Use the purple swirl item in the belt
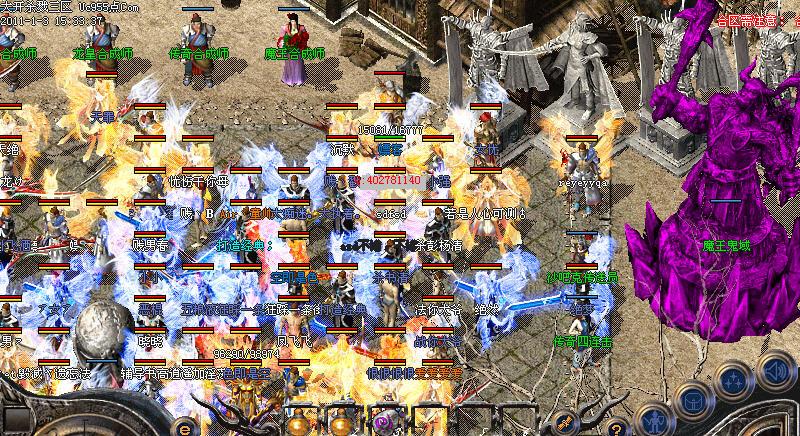The width and height of the screenshot is (800, 436). [381, 423]
